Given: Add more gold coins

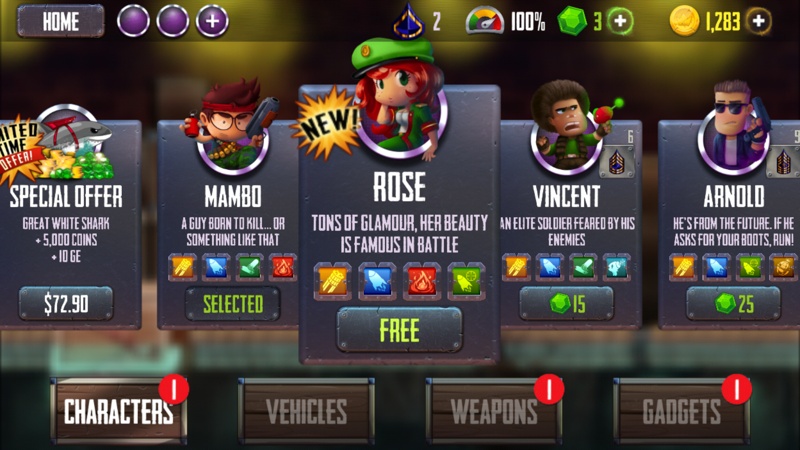Looking at the screenshot, I should 759,21.
